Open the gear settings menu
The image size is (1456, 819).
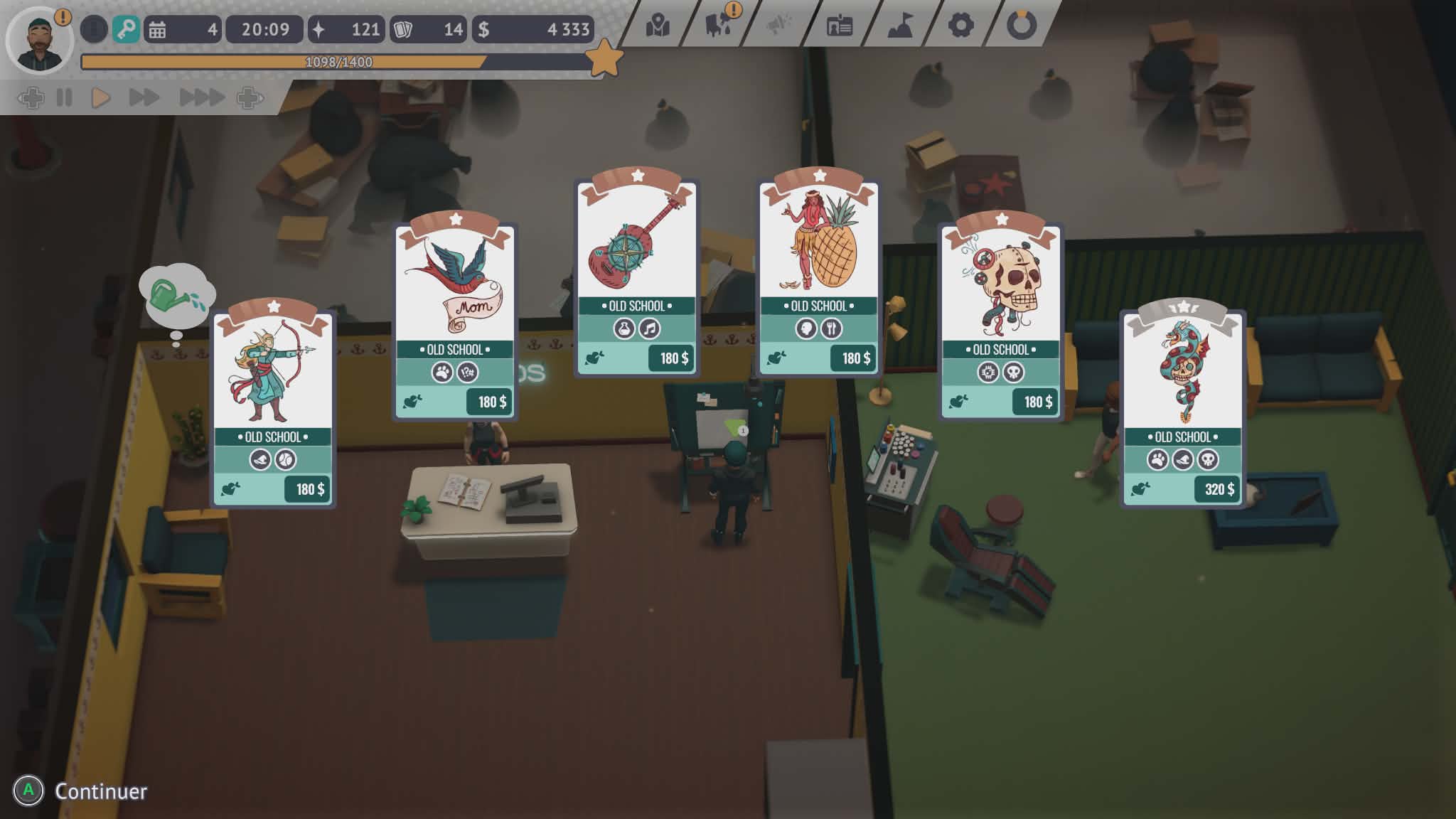(960, 26)
